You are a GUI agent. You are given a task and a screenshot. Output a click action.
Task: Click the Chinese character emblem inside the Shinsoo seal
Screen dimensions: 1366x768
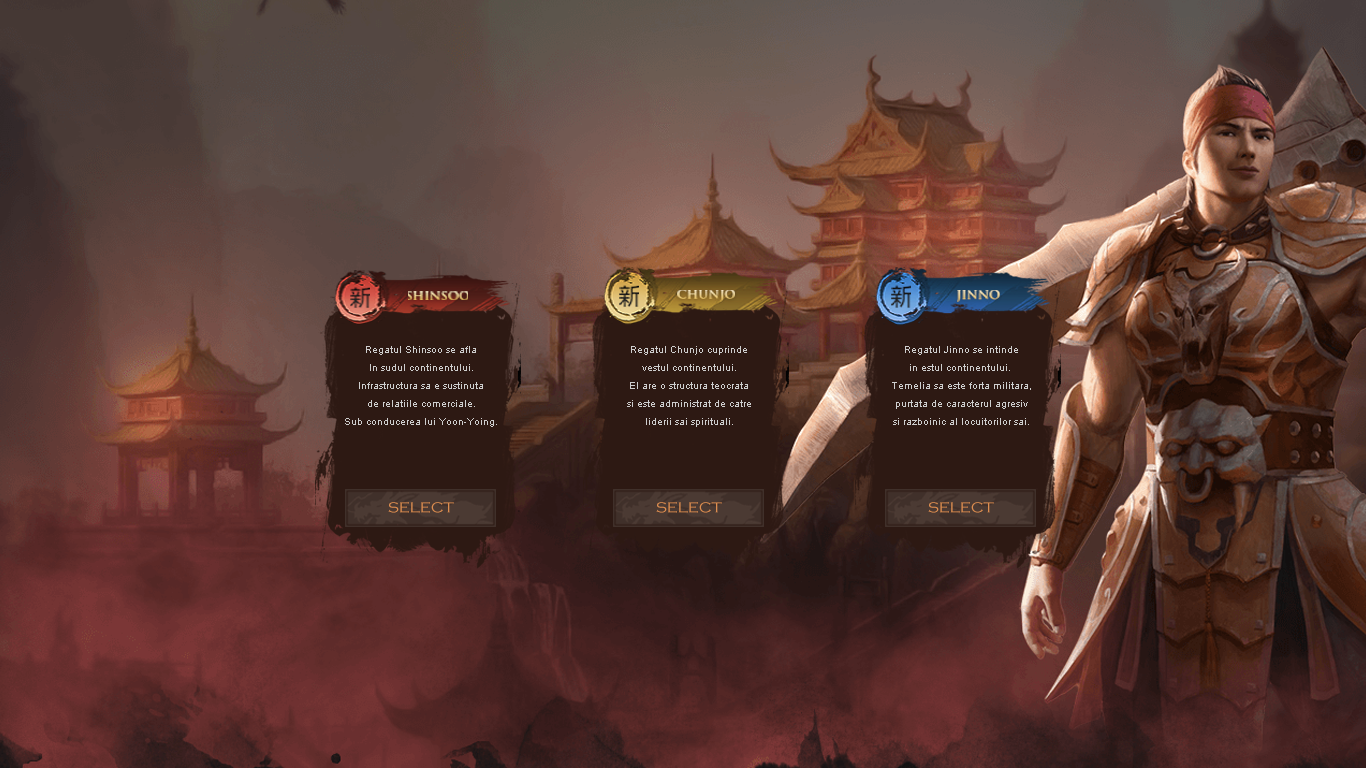pos(361,297)
